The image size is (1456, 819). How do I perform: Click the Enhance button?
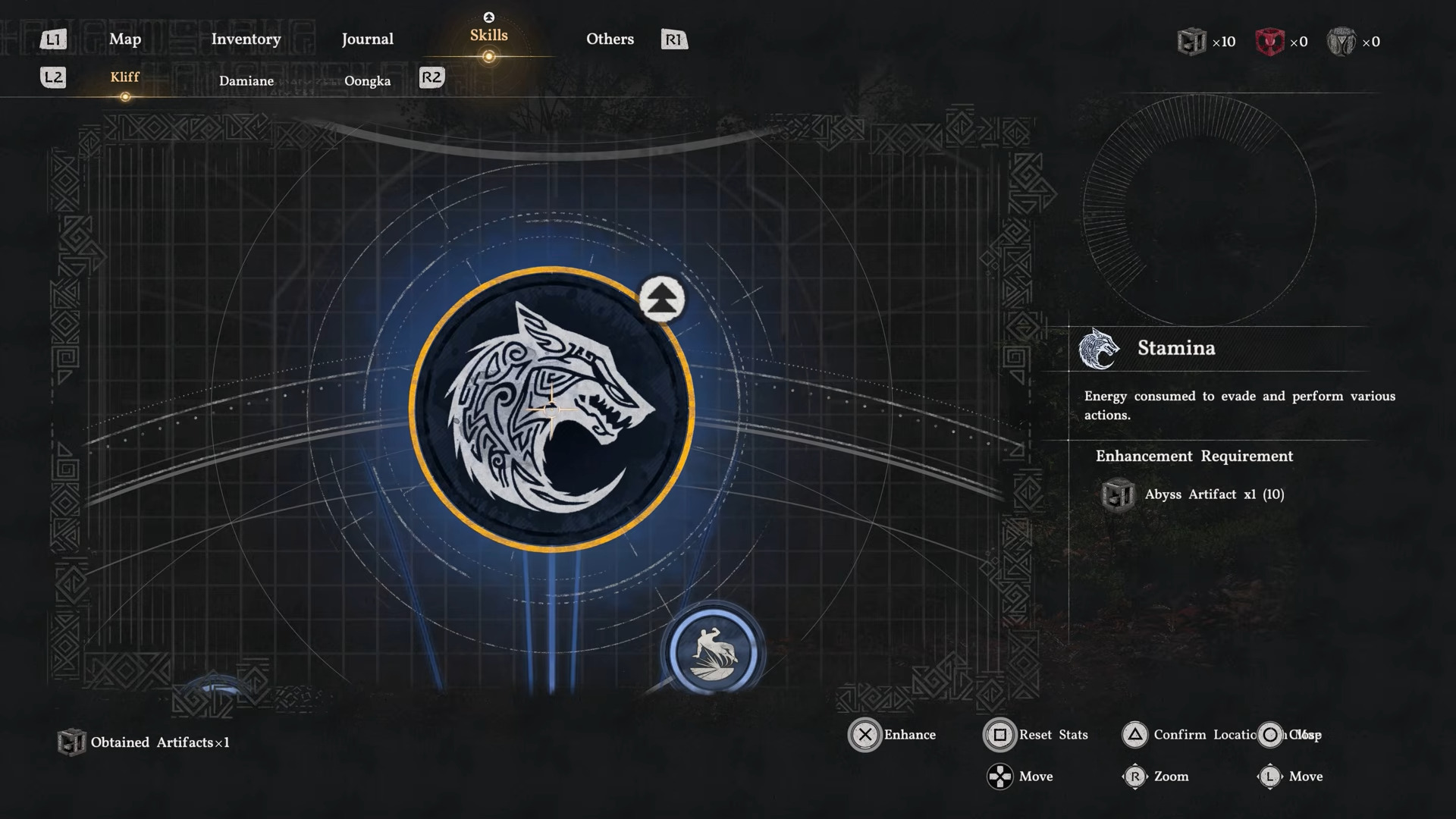[x=865, y=735]
